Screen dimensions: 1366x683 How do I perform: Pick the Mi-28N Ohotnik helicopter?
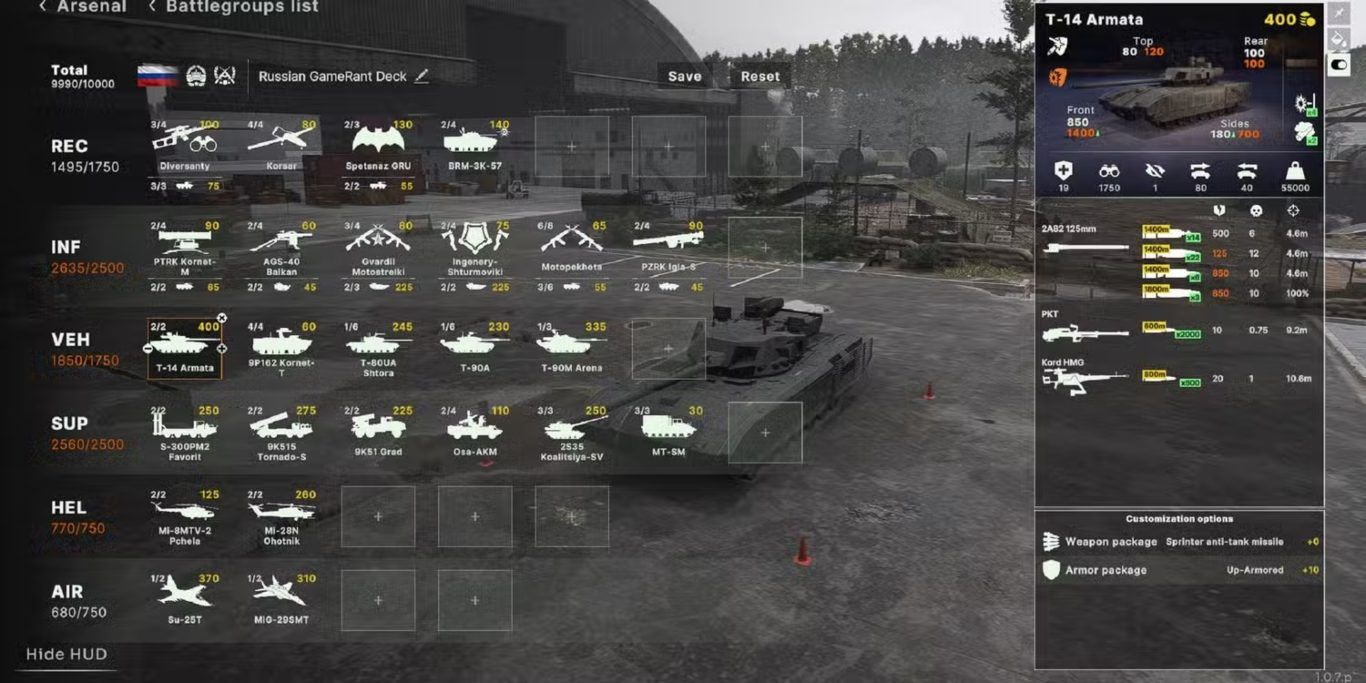[281, 516]
